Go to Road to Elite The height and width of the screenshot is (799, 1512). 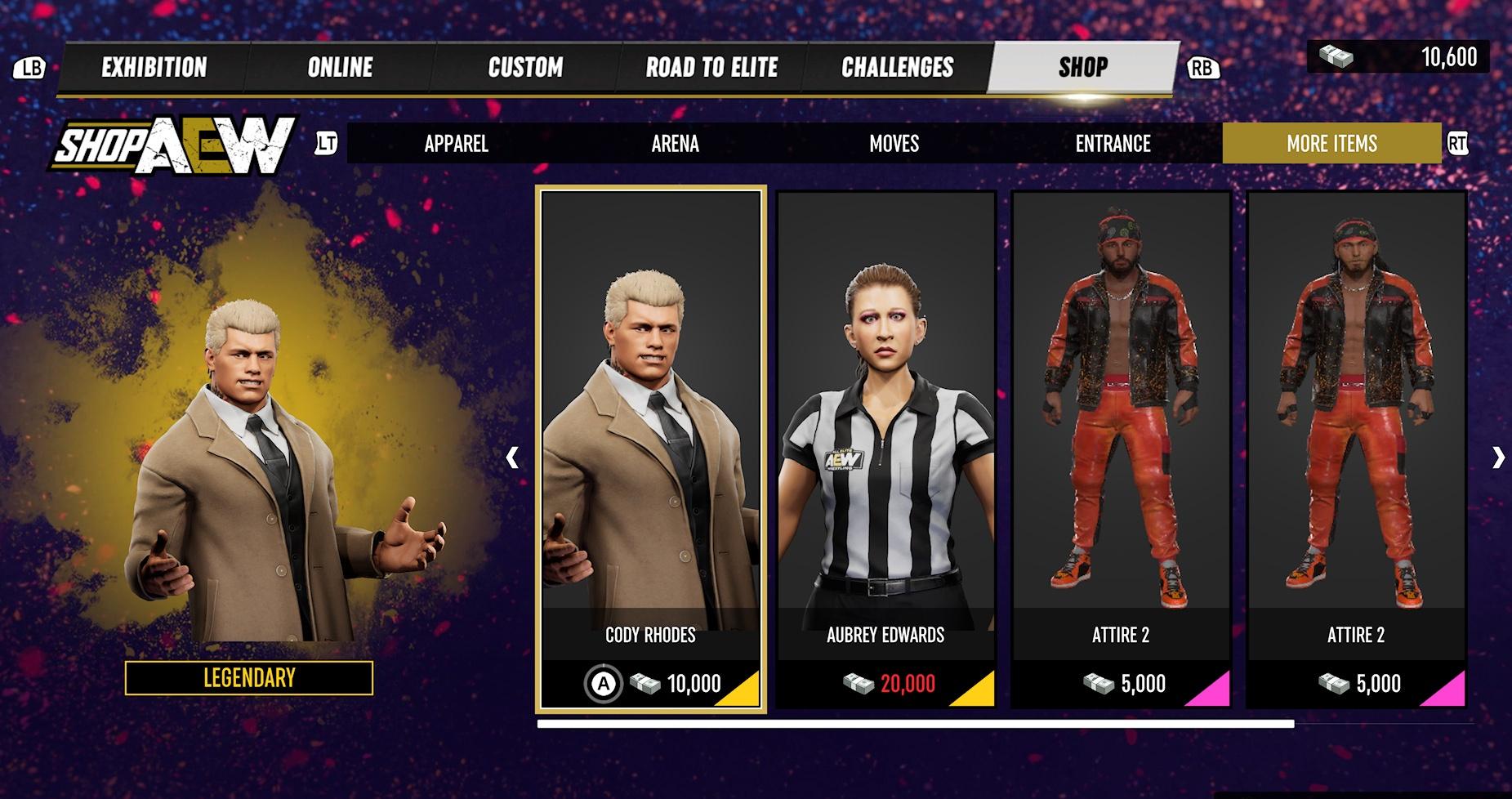pos(711,67)
